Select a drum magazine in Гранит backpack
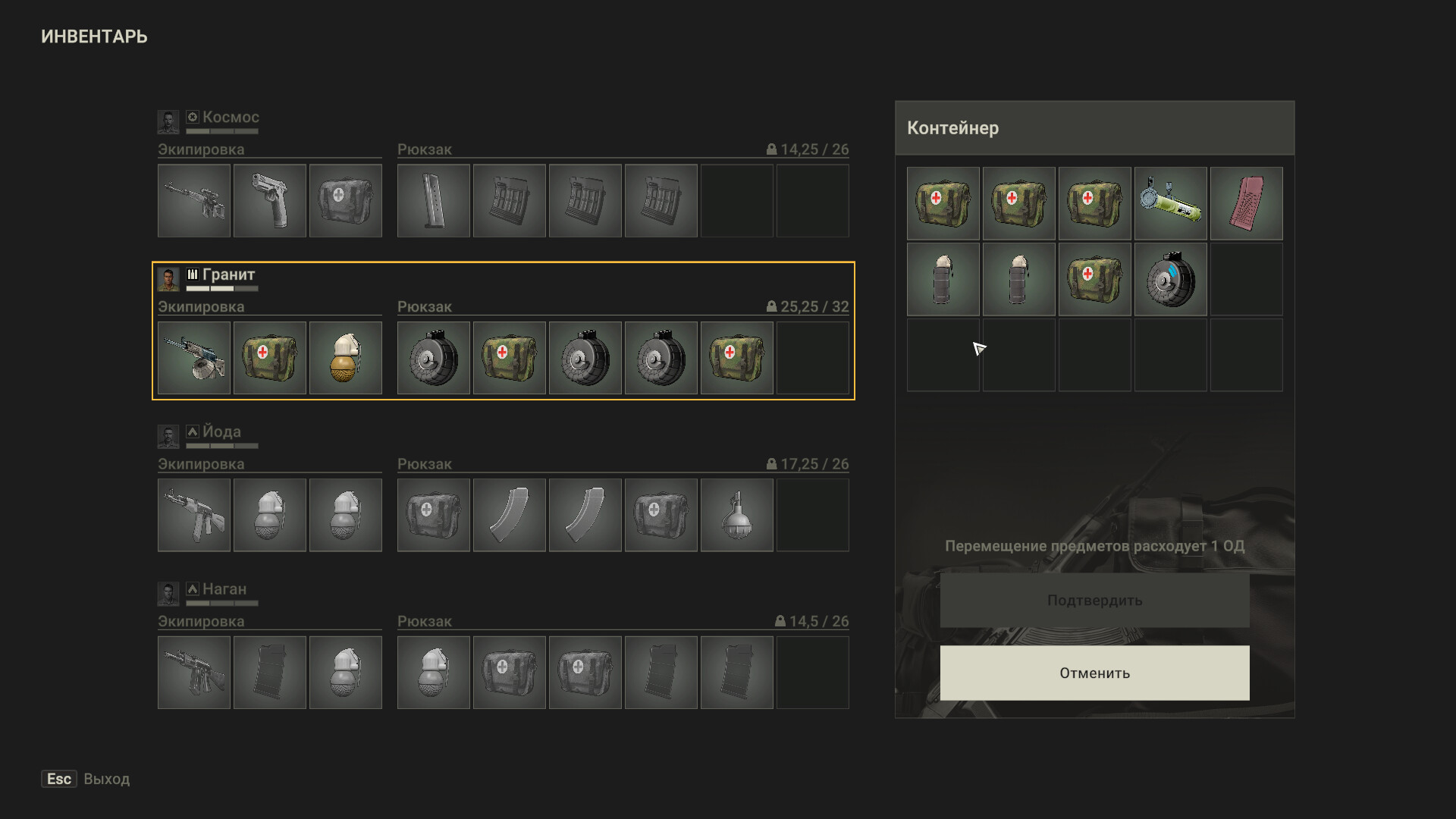 433,357
